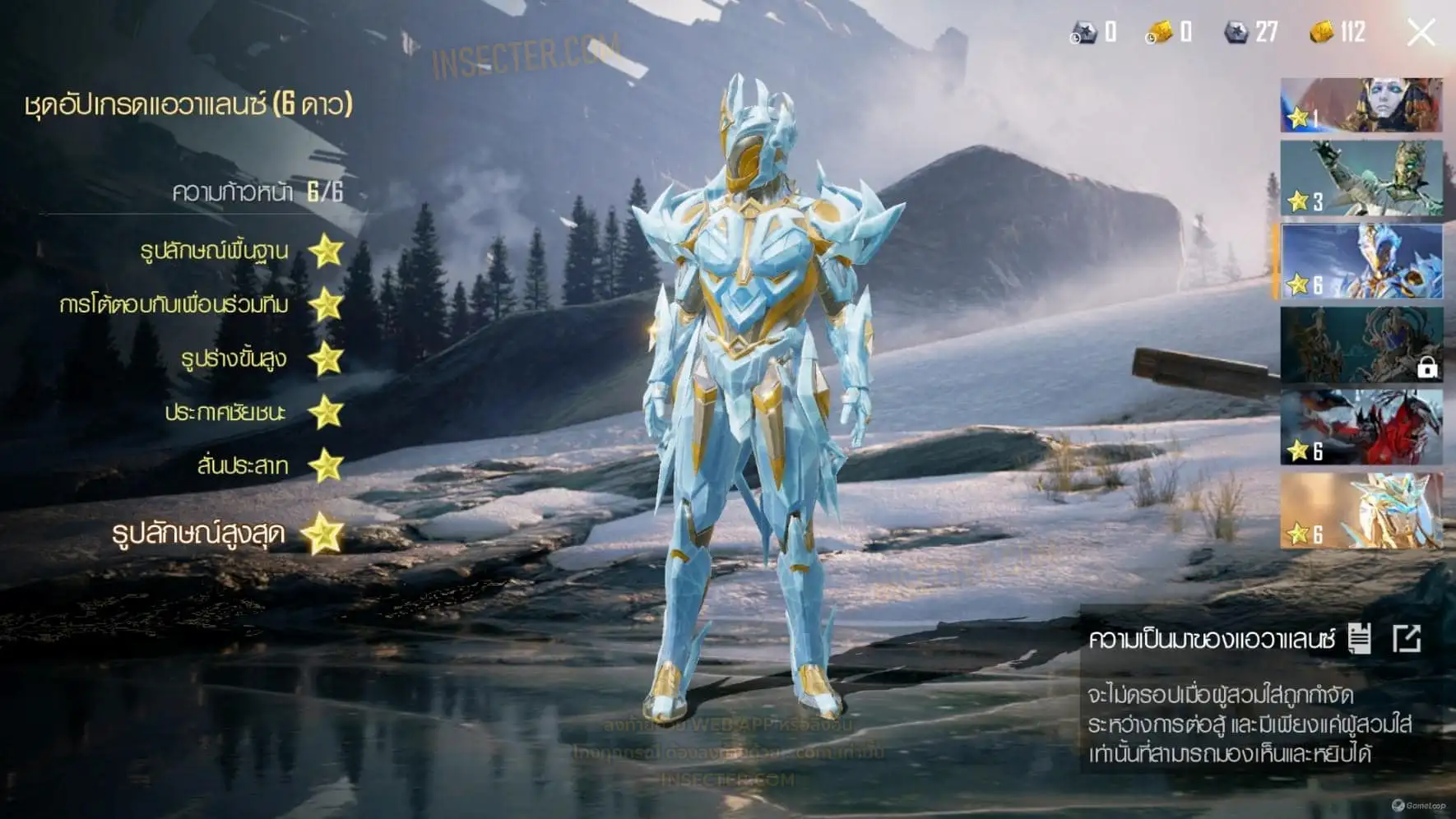1456x819 pixels.
Task: Choose the locked outfit thumbnail
Action: pyautogui.click(x=1361, y=345)
